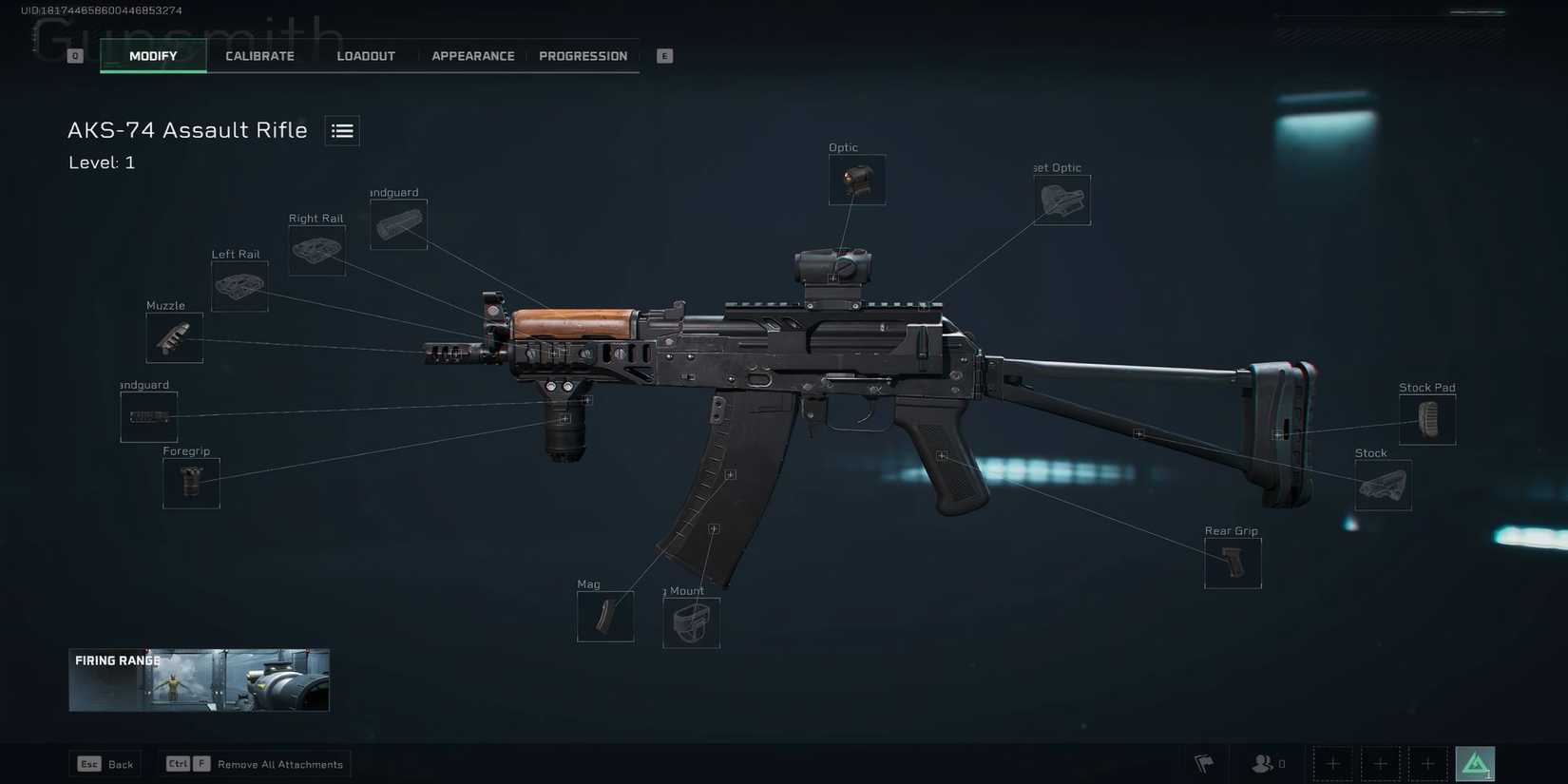Open the friends list icon
This screenshot has width=1568, height=784.
1263,763
